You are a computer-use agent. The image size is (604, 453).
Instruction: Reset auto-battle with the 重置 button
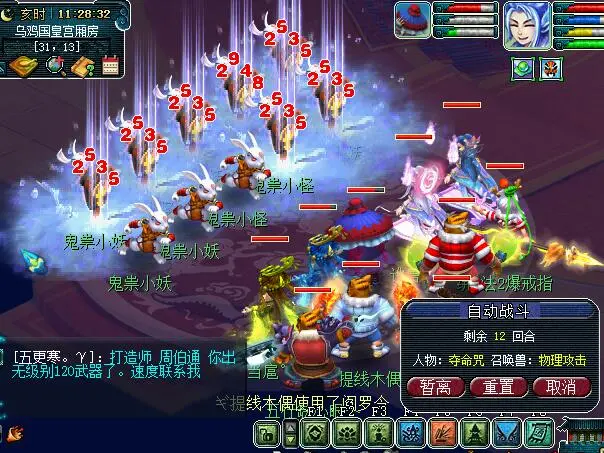point(499,387)
